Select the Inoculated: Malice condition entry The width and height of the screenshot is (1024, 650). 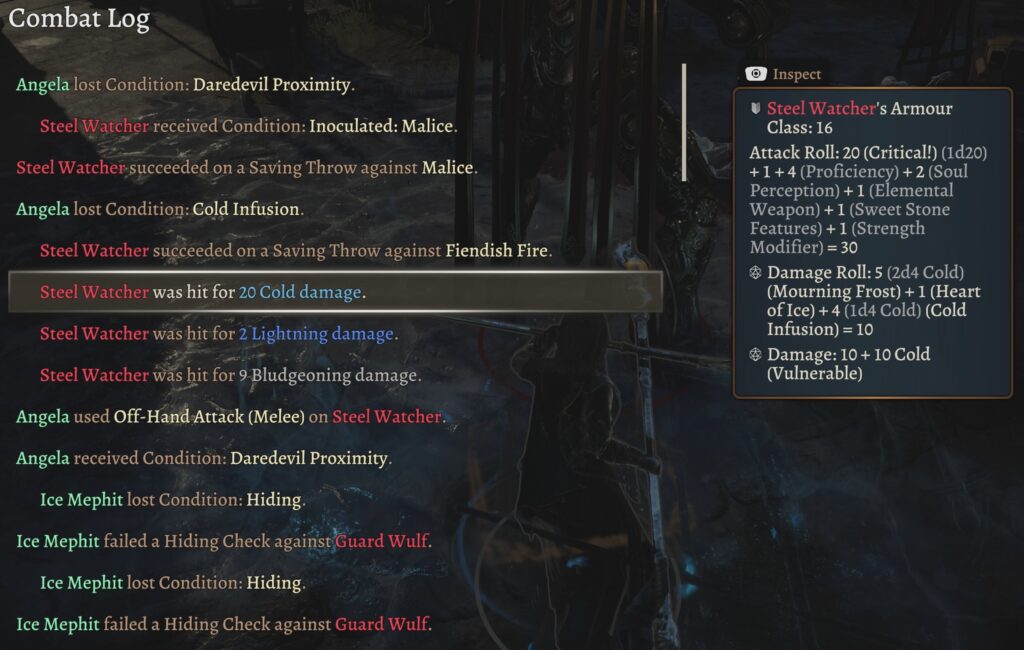[x=248, y=127]
